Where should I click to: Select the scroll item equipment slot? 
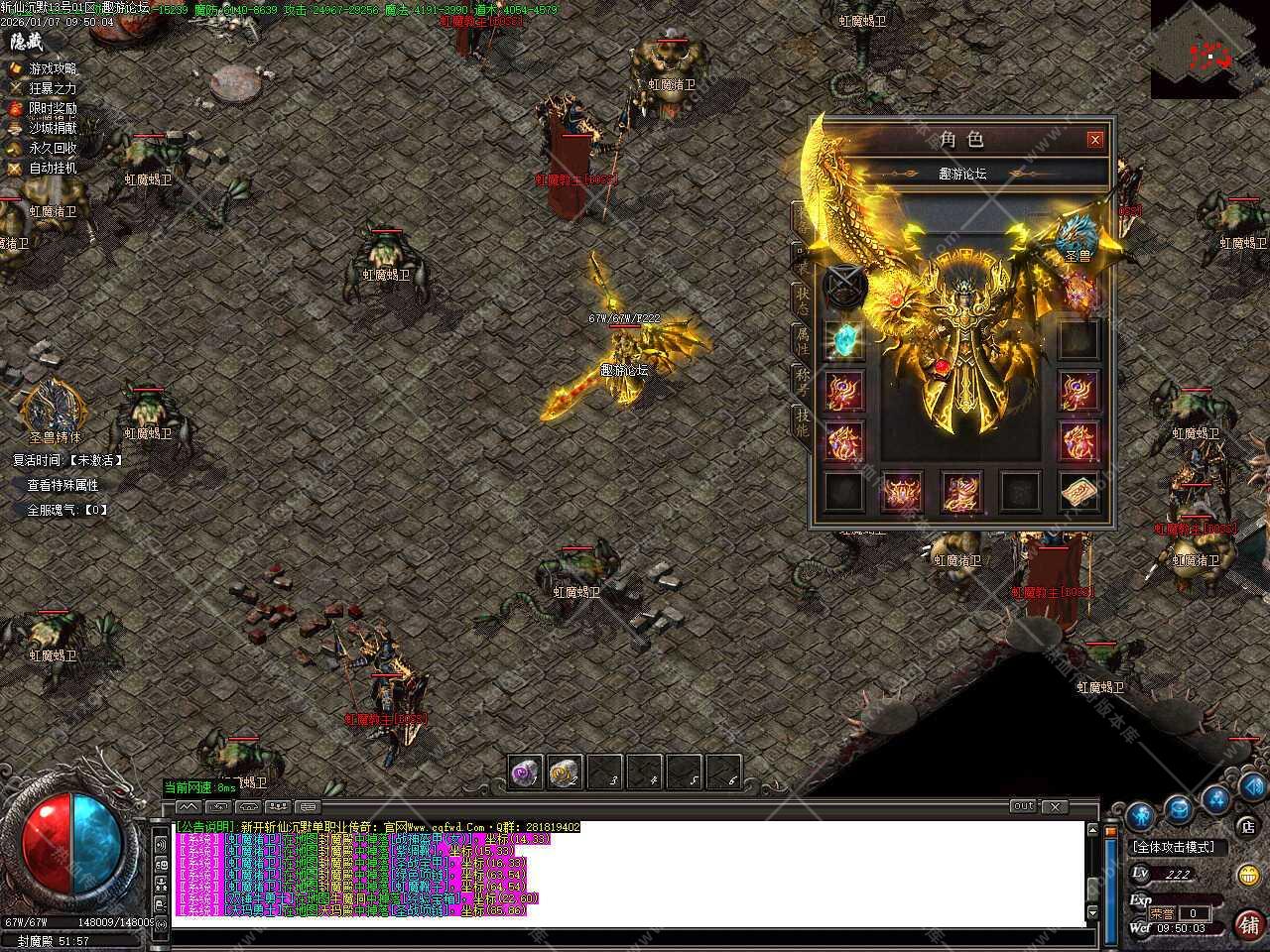[x=1079, y=492]
